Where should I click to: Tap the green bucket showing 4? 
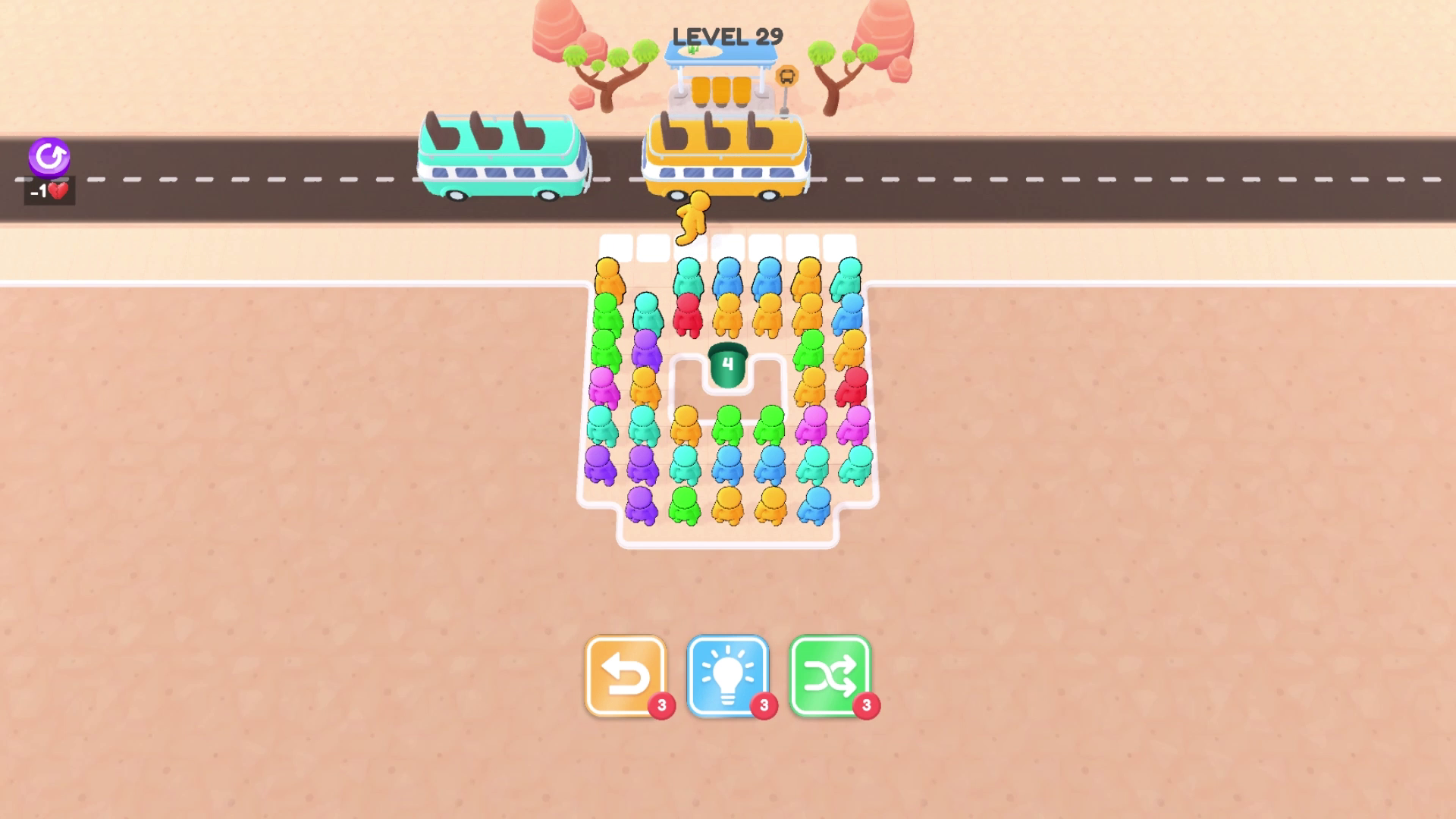[x=728, y=364]
